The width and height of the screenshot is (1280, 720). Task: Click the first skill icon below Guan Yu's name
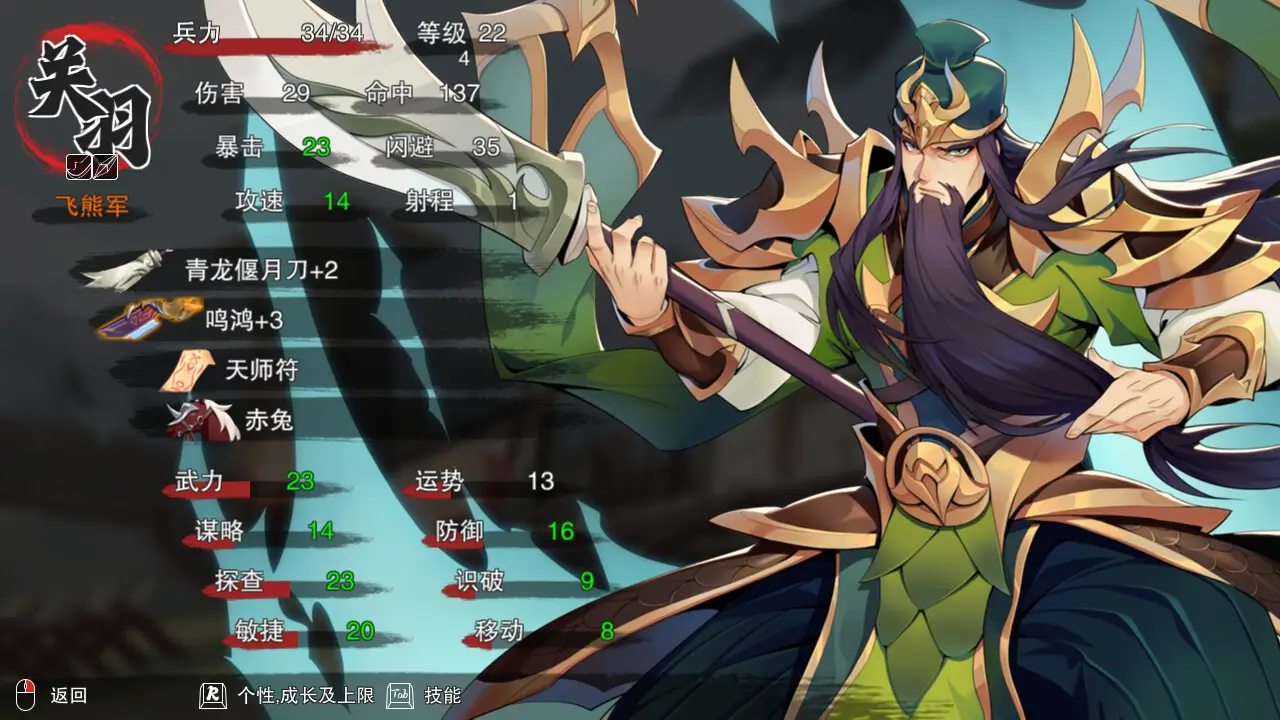tap(79, 166)
